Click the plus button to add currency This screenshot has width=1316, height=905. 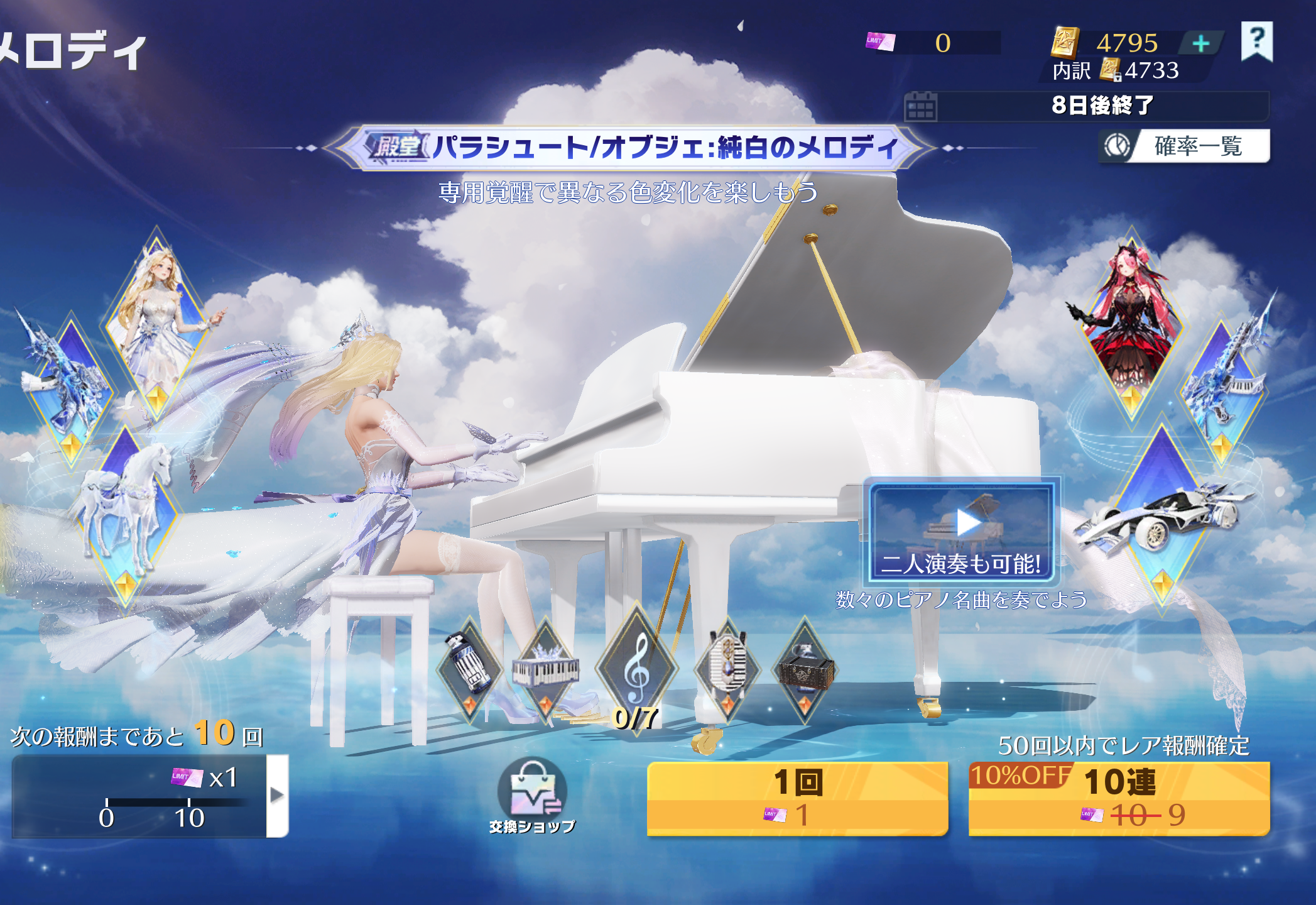(1200, 43)
